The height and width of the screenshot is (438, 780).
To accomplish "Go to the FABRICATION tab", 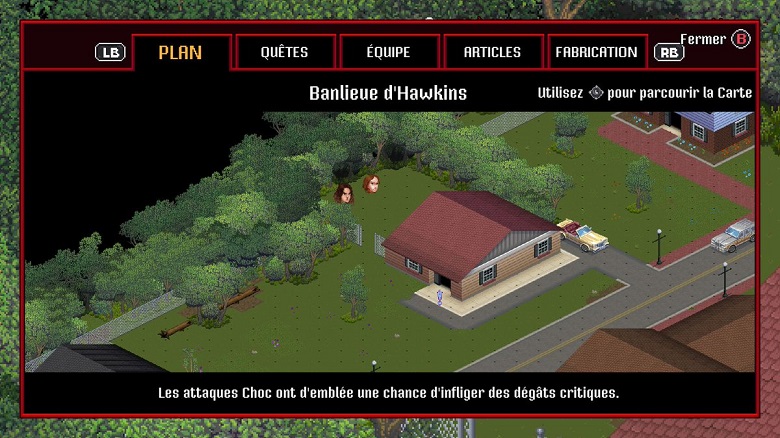I will tap(596, 52).
